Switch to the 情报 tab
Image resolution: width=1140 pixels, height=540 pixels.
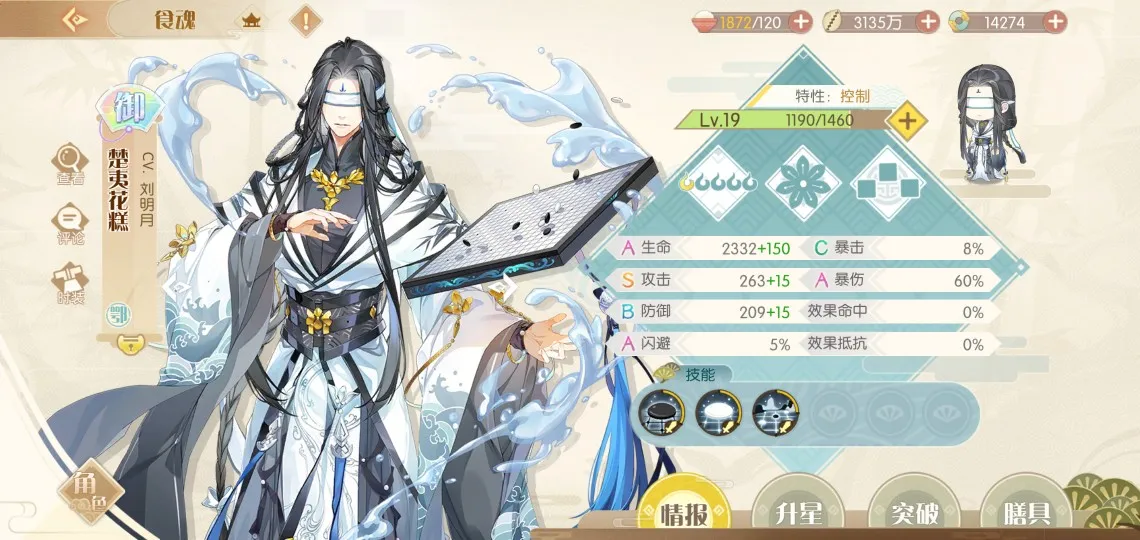click(x=684, y=512)
